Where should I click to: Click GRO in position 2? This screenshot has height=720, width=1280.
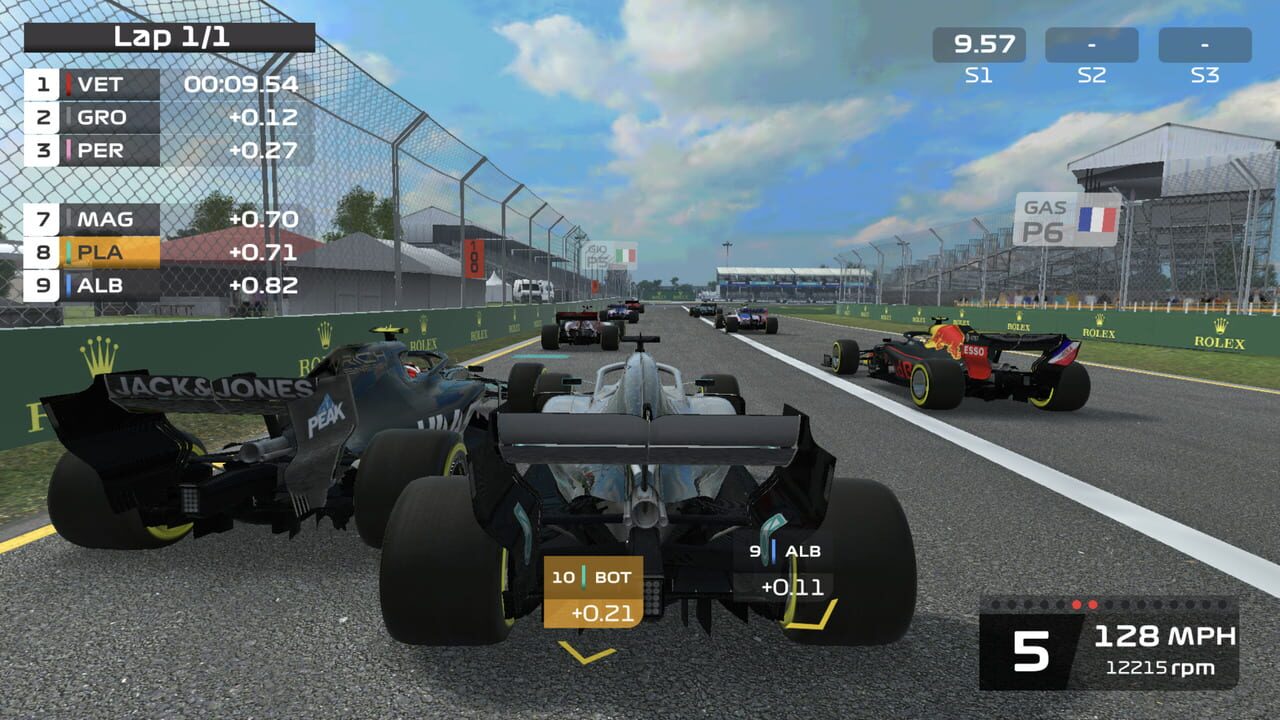(x=100, y=118)
